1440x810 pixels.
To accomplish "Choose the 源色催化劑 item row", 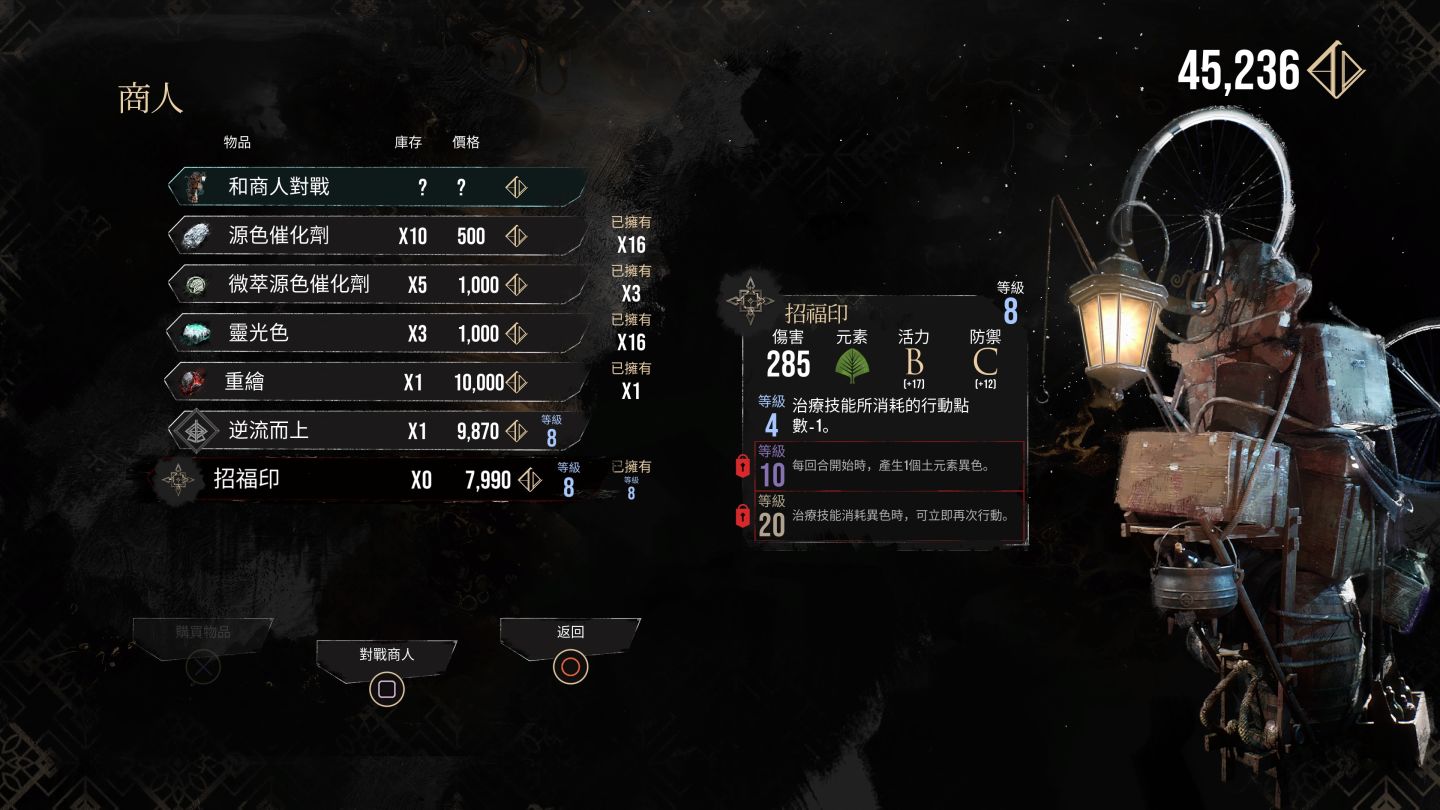I will click(x=378, y=236).
